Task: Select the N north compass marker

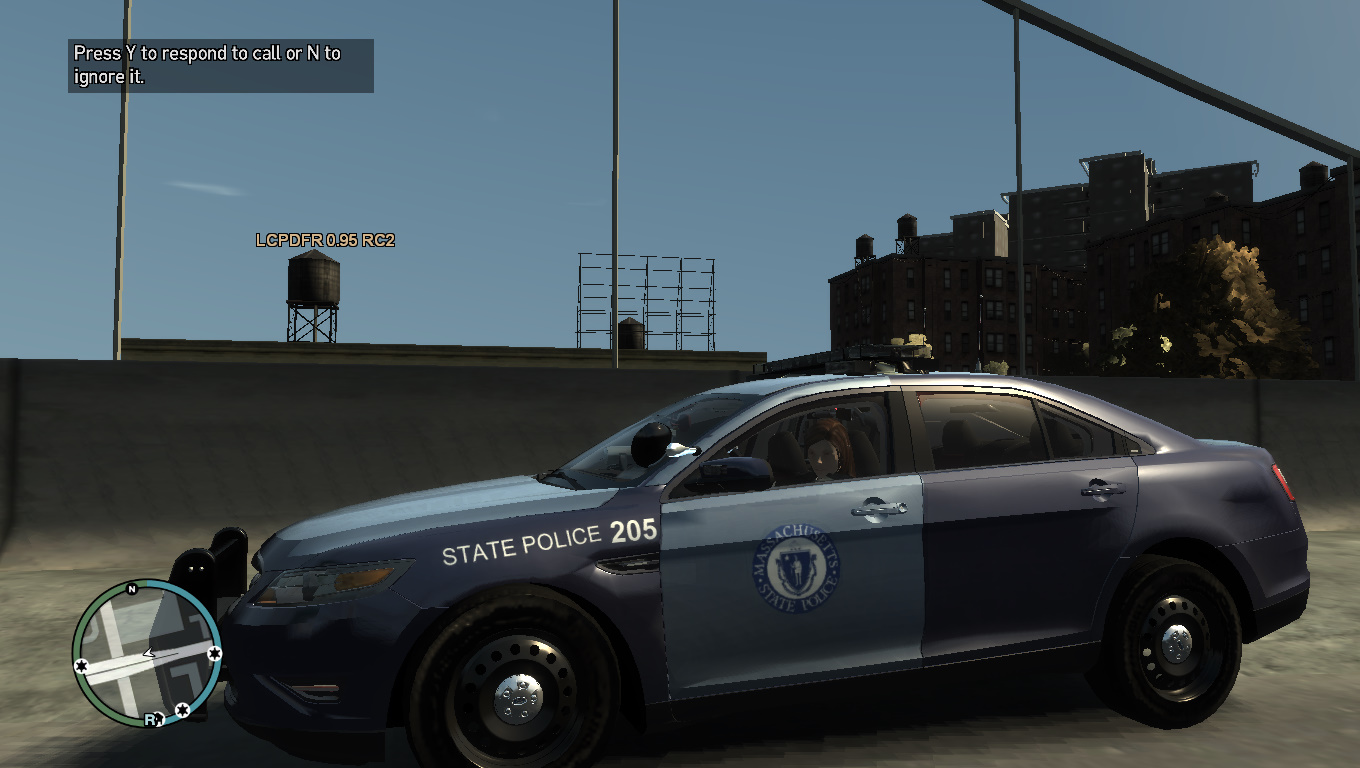Action: [x=131, y=590]
